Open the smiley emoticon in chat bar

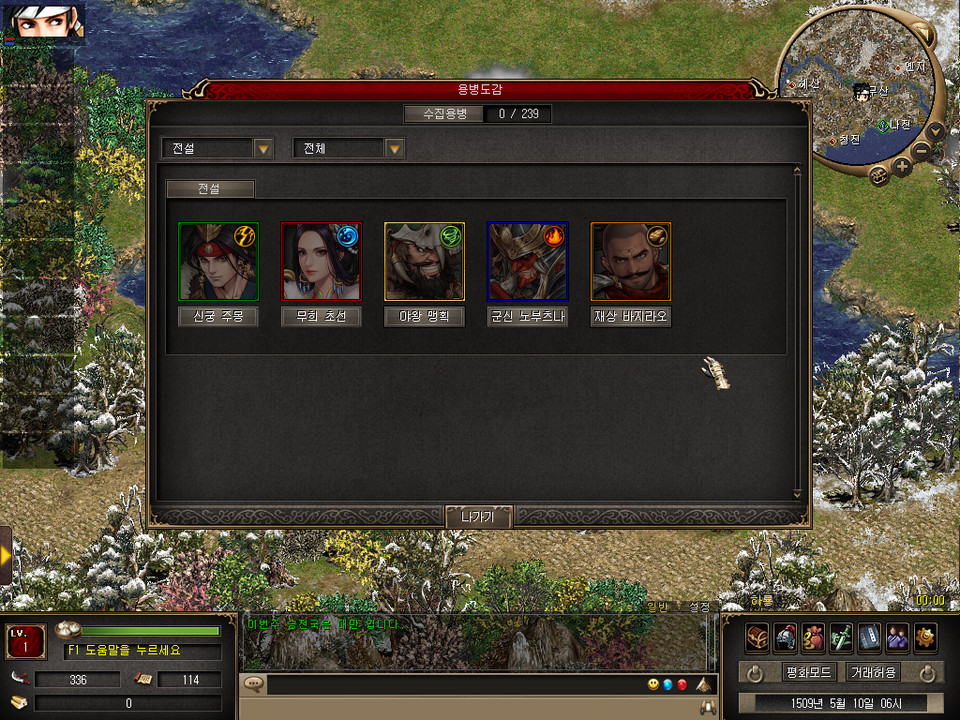click(652, 685)
